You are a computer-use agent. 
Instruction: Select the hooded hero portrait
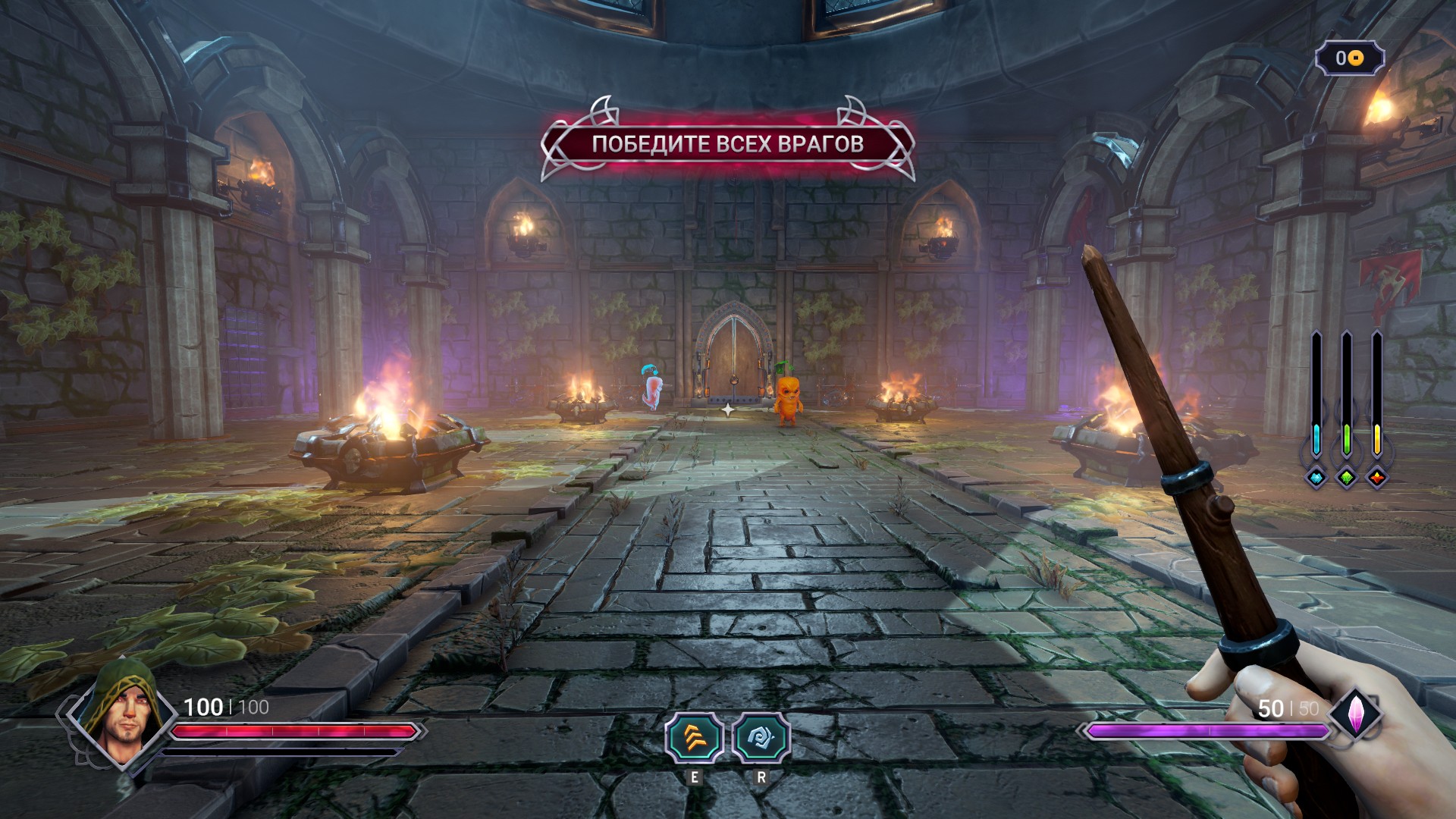click(121, 713)
